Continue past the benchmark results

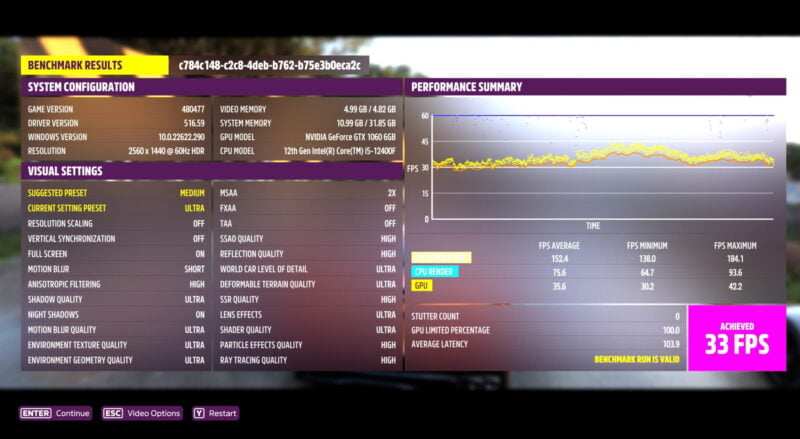tap(56, 413)
